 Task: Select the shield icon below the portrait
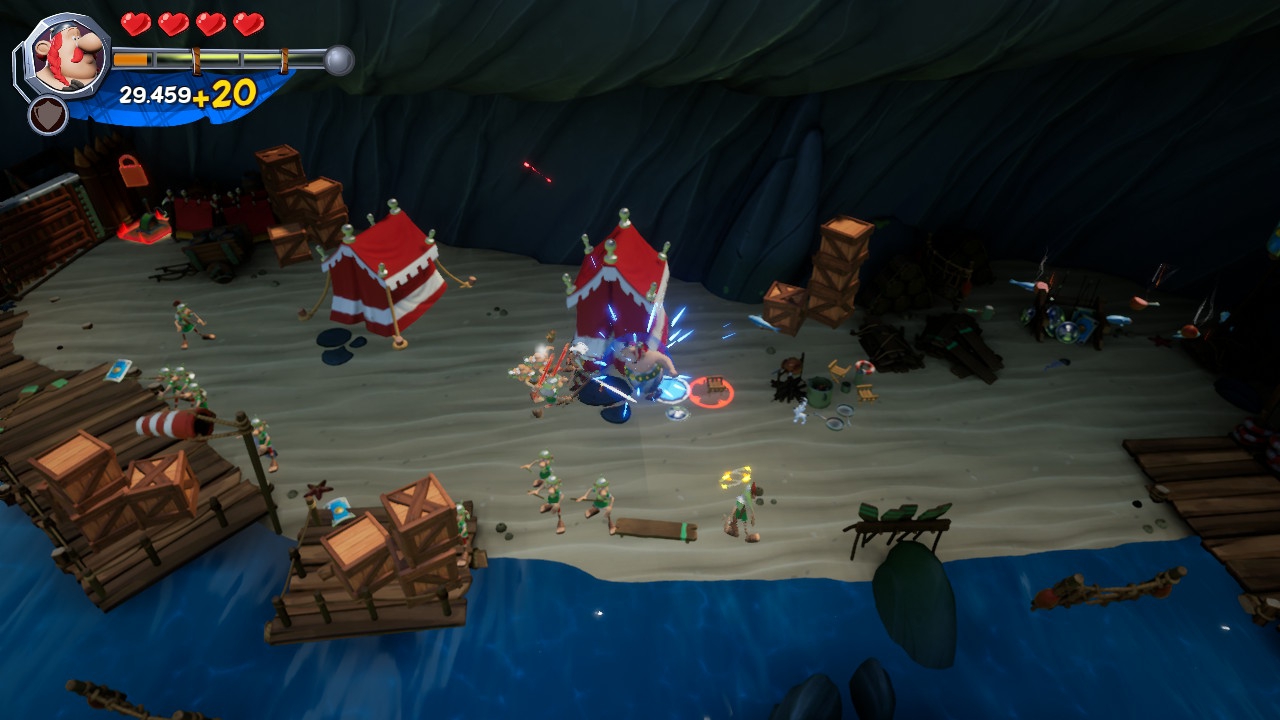pyautogui.click(x=48, y=114)
